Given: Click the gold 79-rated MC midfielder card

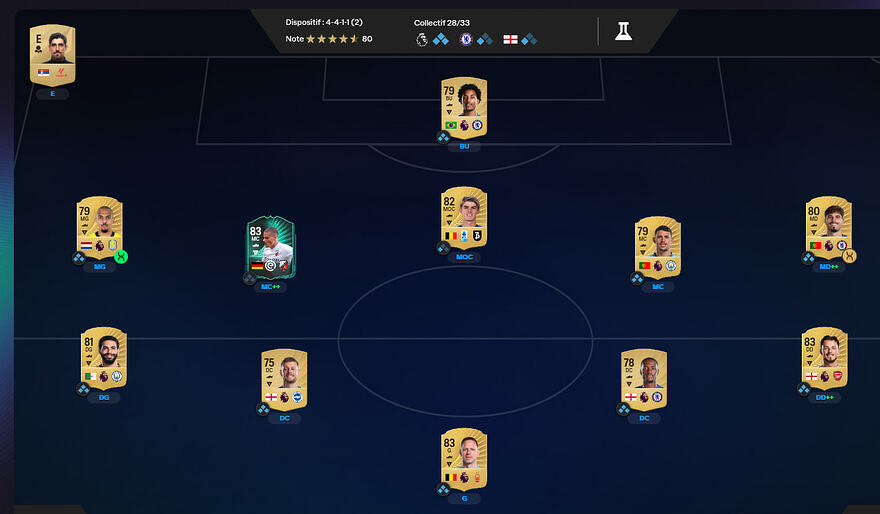Looking at the screenshot, I should 657,246.
